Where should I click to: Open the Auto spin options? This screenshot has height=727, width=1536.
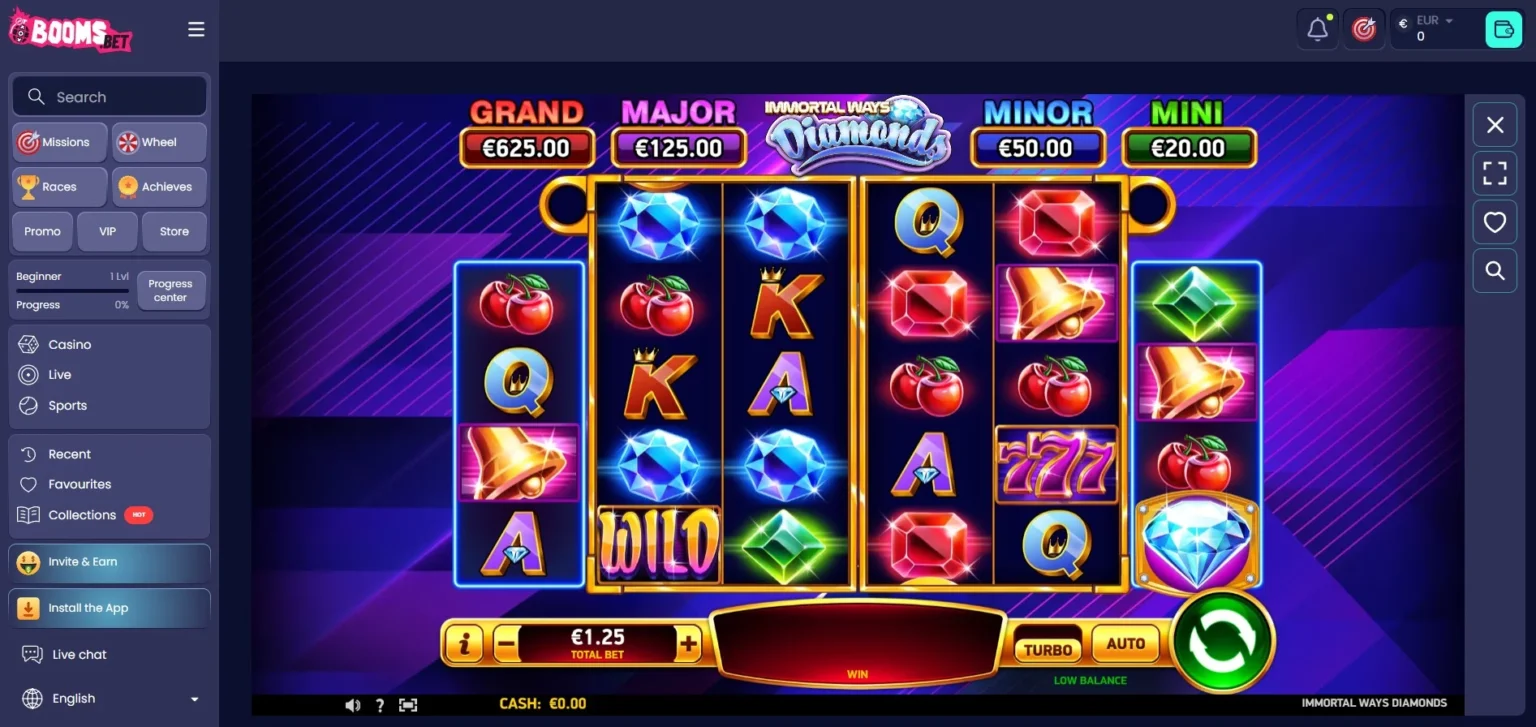coord(1125,644)
